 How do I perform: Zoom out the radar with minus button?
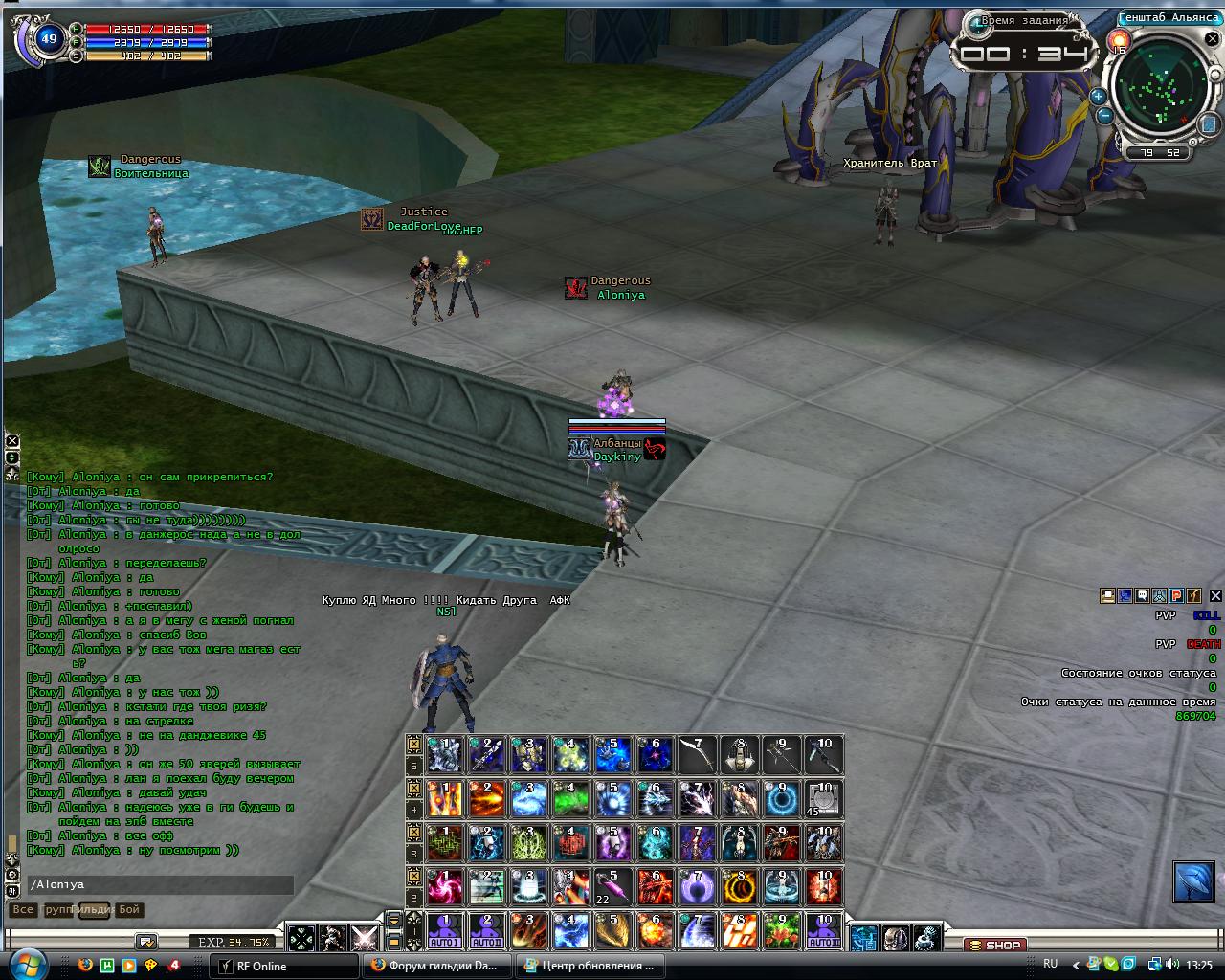tap(1103, 116)
